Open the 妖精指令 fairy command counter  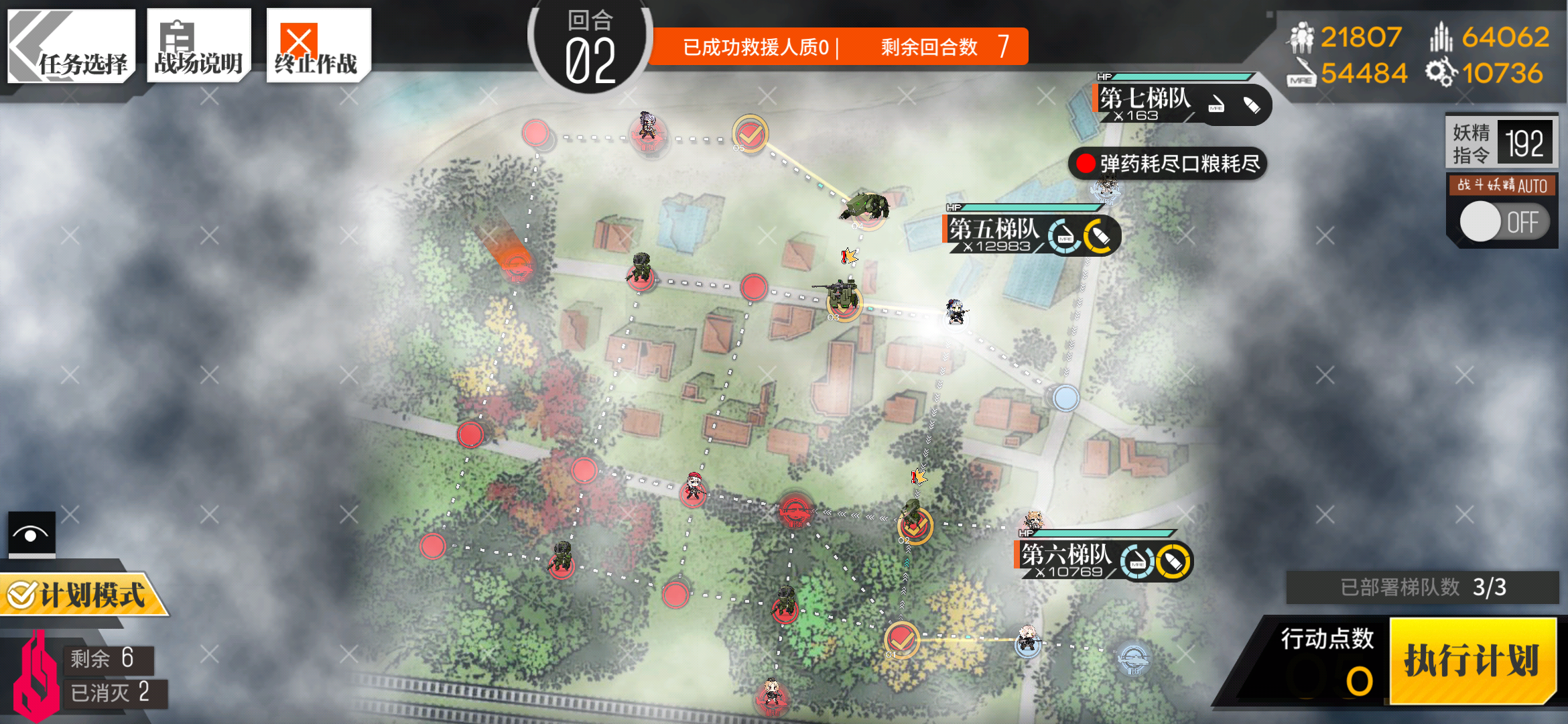point(1501,142)
